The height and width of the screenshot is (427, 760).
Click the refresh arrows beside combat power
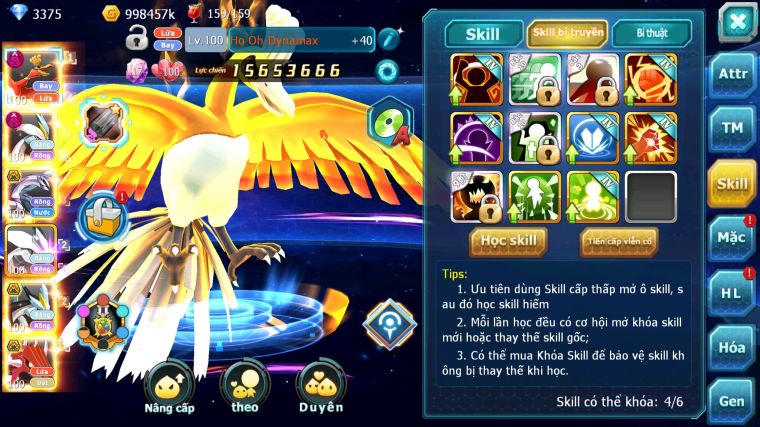pos(386,71)
